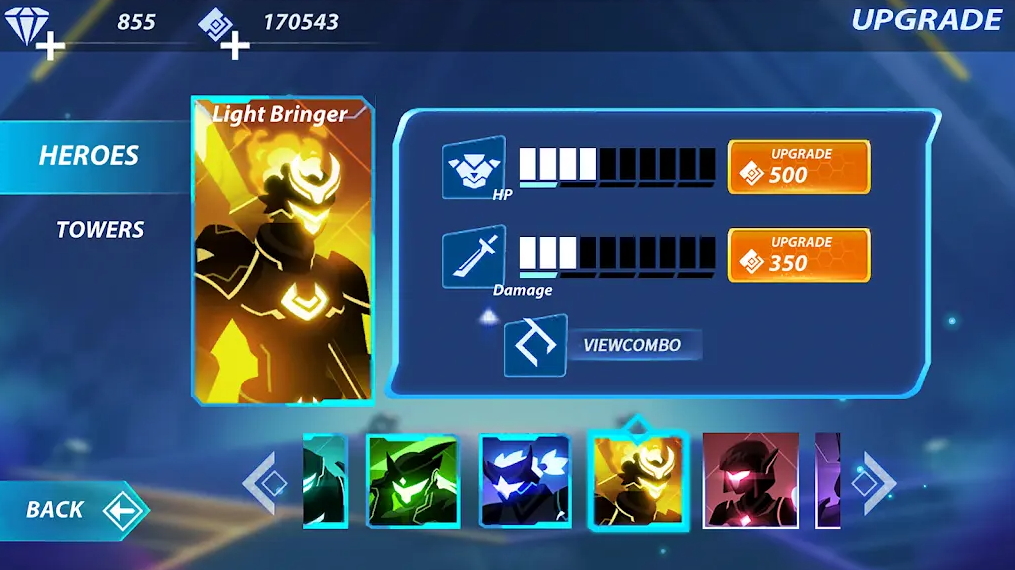Upgrade HP for 500
This screenshot has height=570, width=1015.
[x=798, y=166]
